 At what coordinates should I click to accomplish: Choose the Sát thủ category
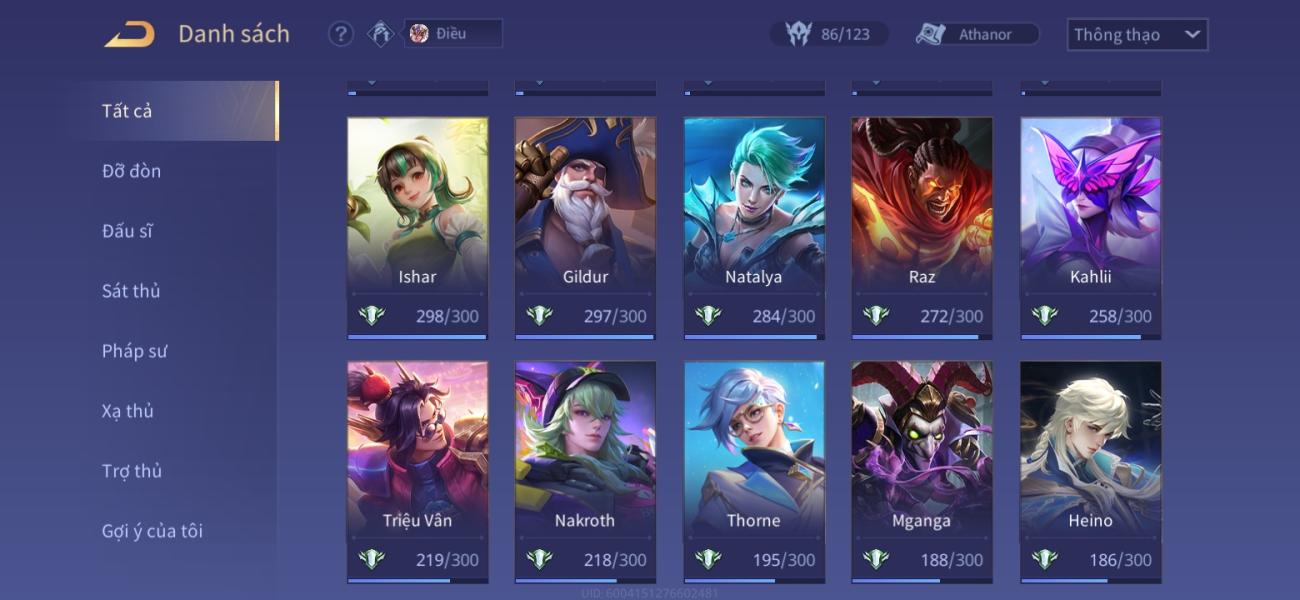click(131, 291)
